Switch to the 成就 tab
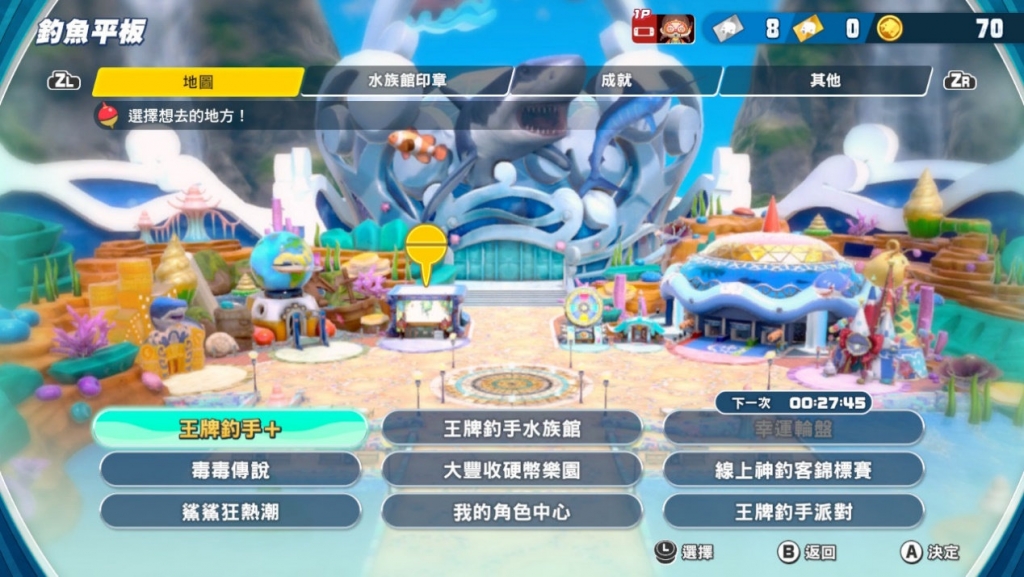This screenshot has height=577, width=1024. tap(615, 82)
